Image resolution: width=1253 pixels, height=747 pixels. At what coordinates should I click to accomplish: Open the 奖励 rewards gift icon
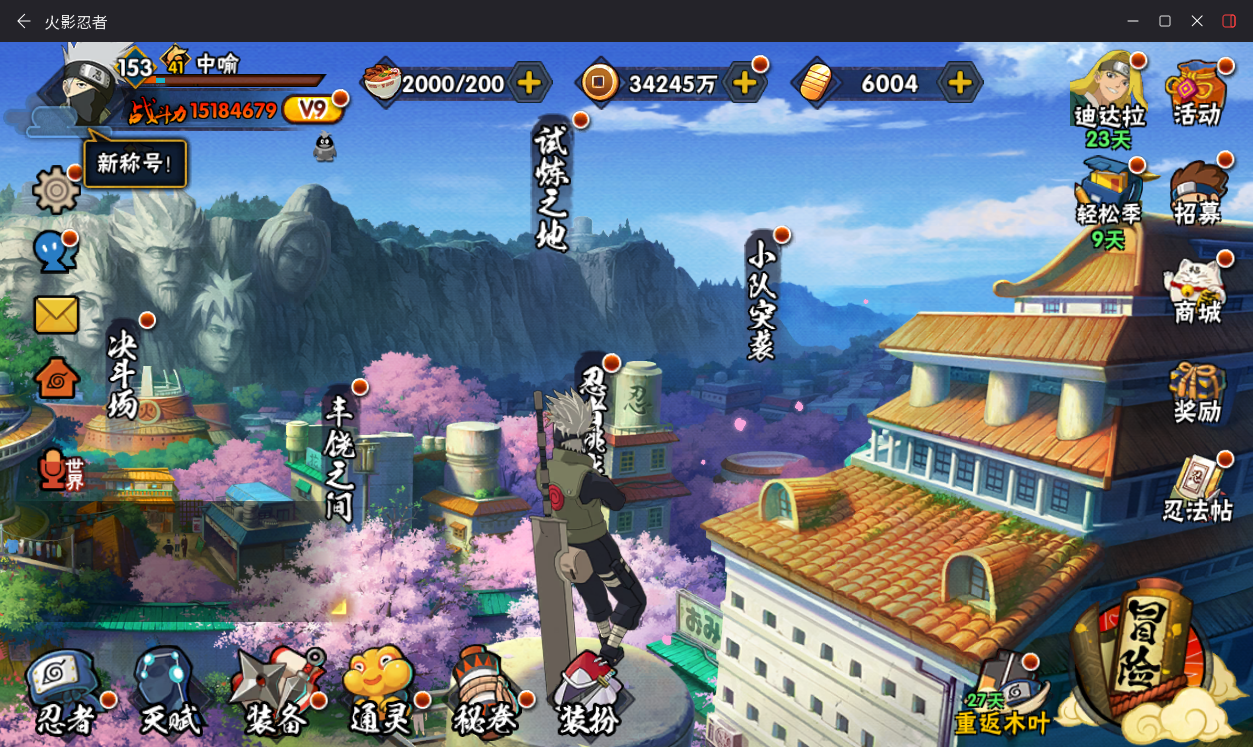click(x=1197, y=392)
